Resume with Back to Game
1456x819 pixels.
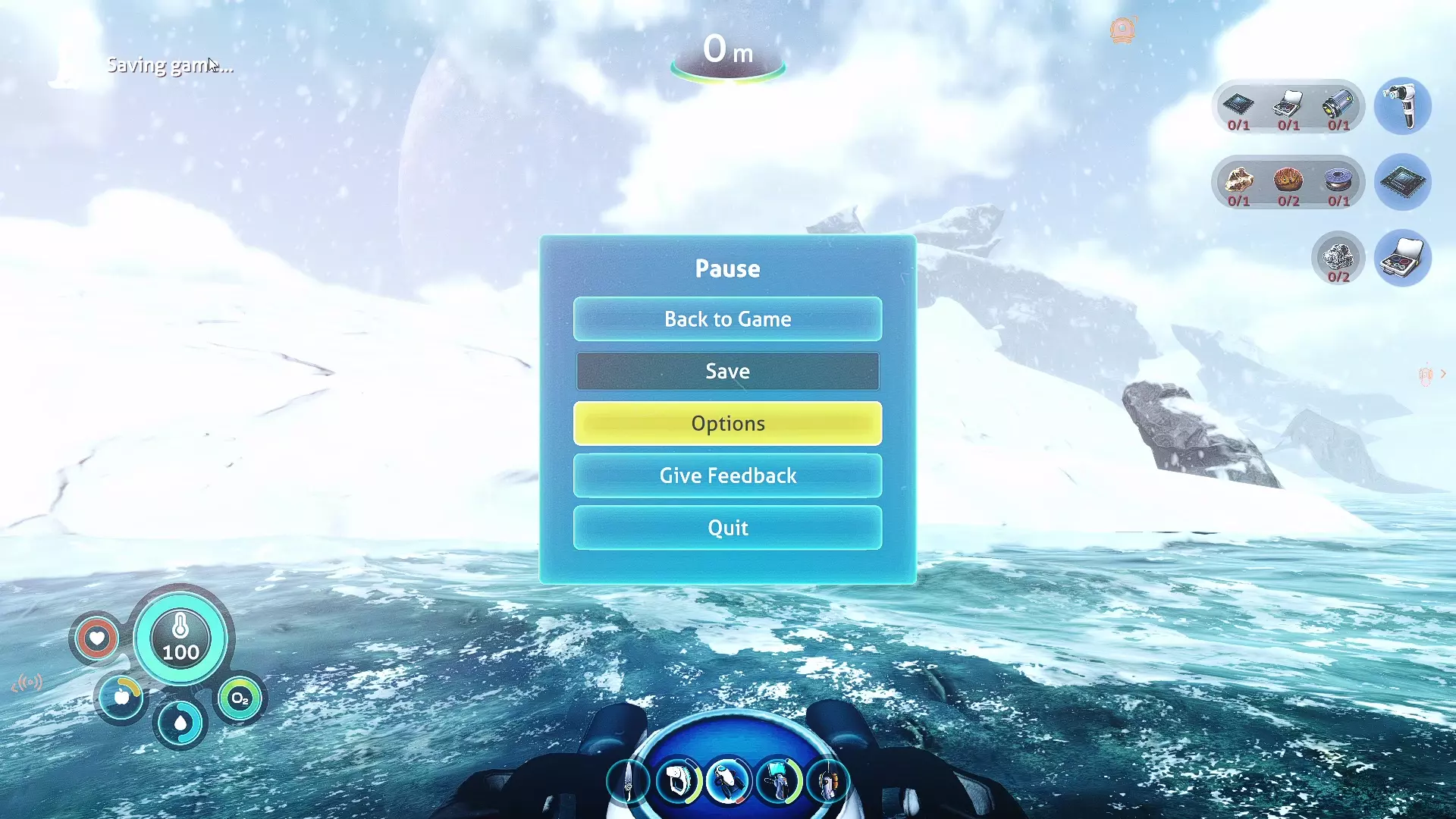(727, 319)
